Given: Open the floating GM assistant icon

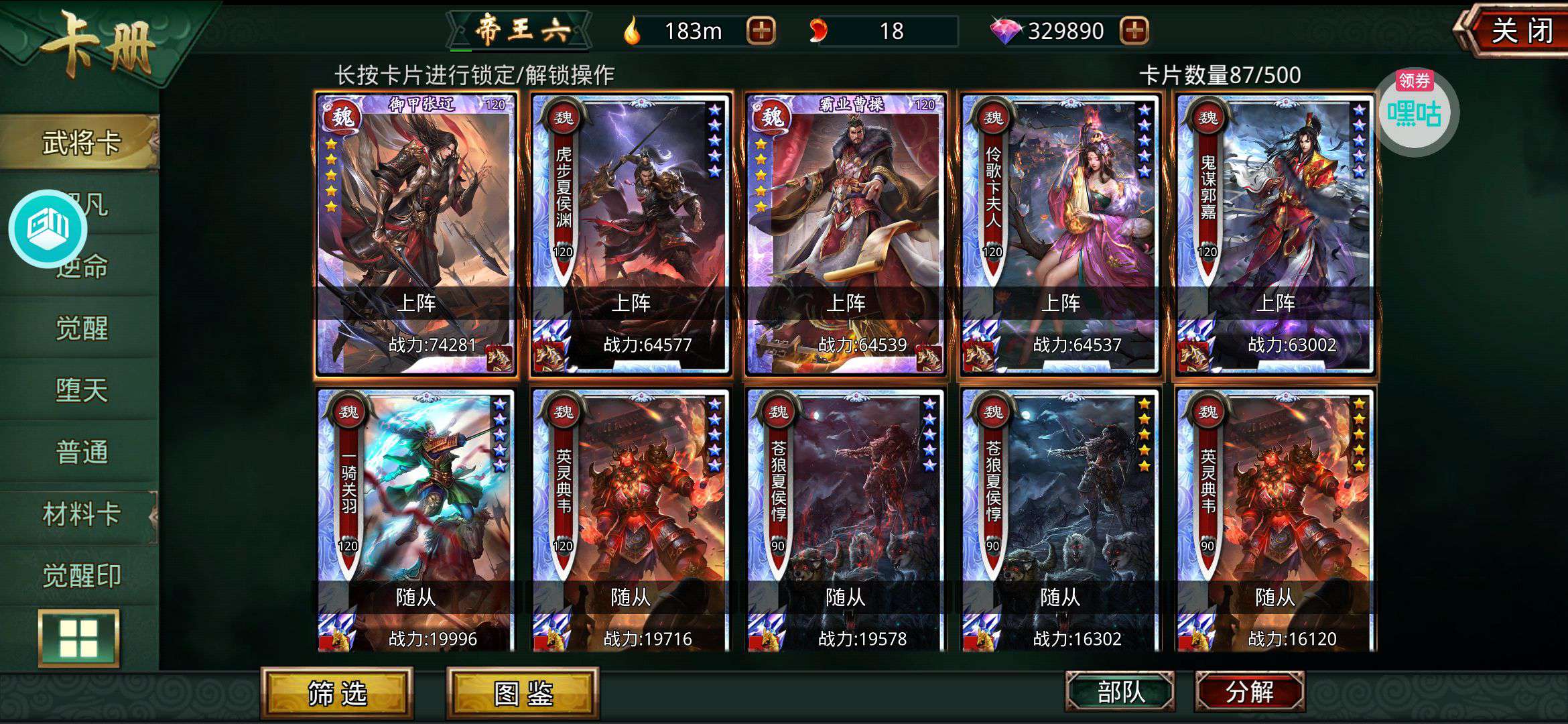Looking at the screenshot, I should coord(48,229).
